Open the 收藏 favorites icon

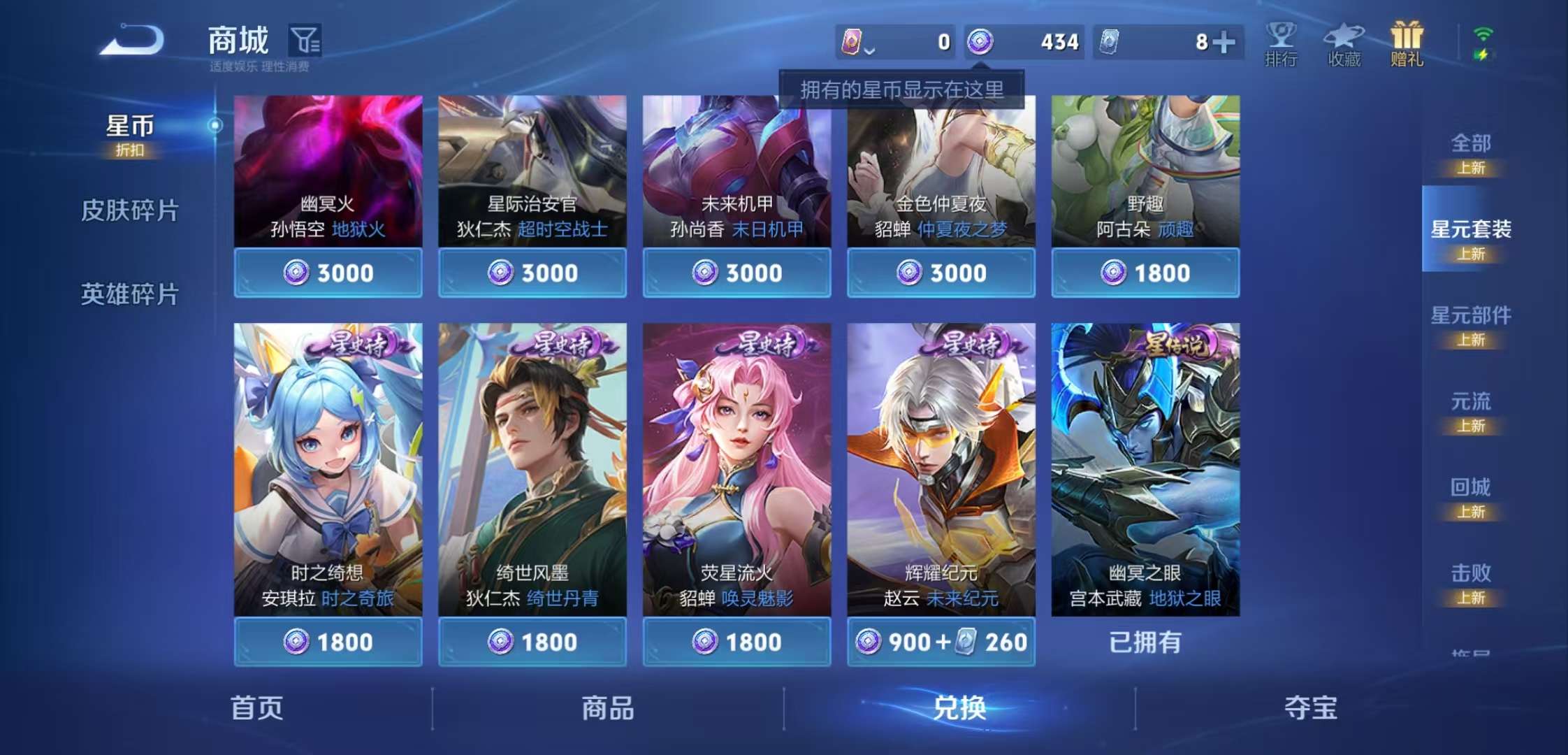[x=1344, y=42]
